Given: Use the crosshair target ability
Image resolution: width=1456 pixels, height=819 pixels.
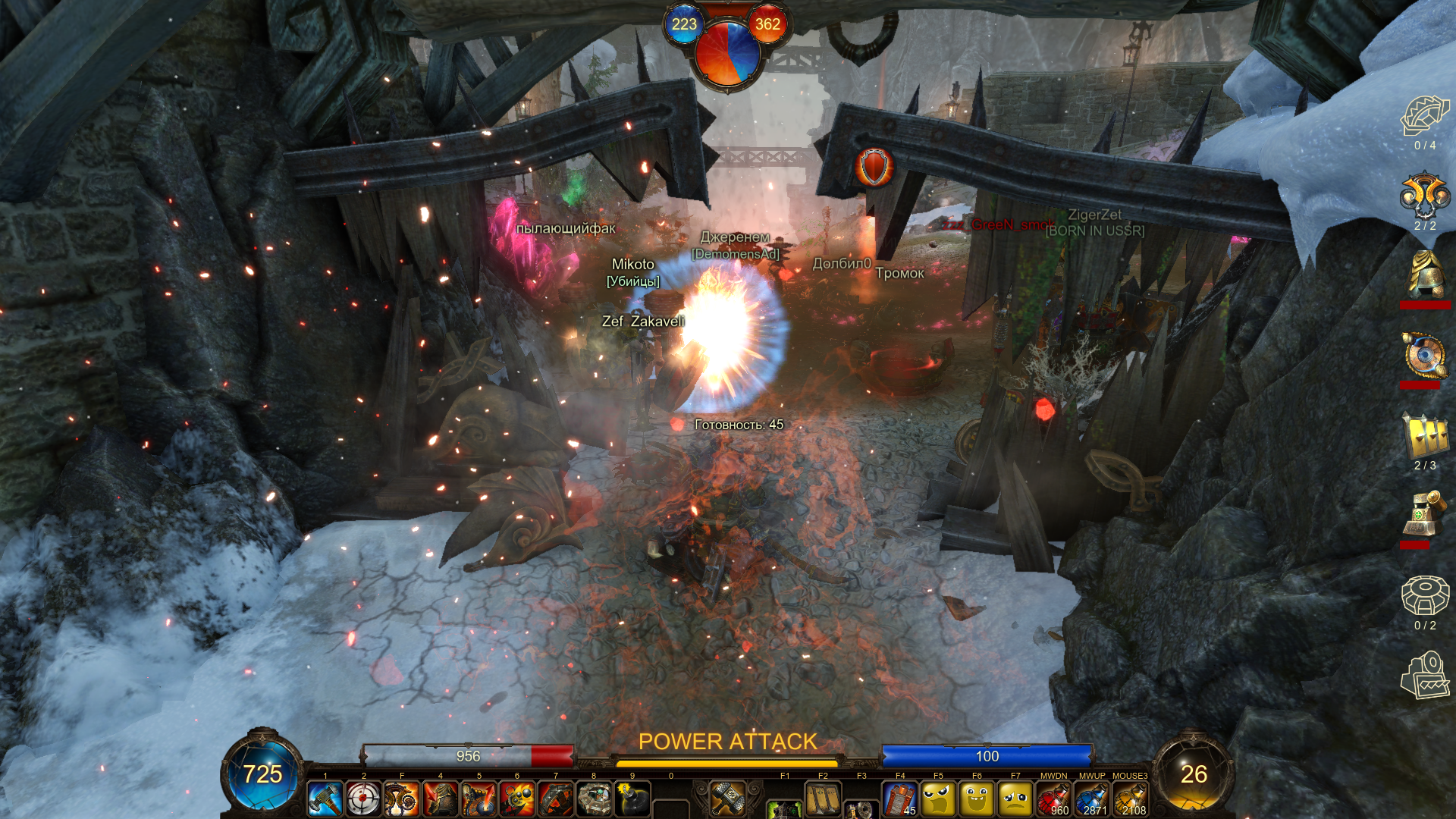Looking at the screenshot, I should point(364,799).
